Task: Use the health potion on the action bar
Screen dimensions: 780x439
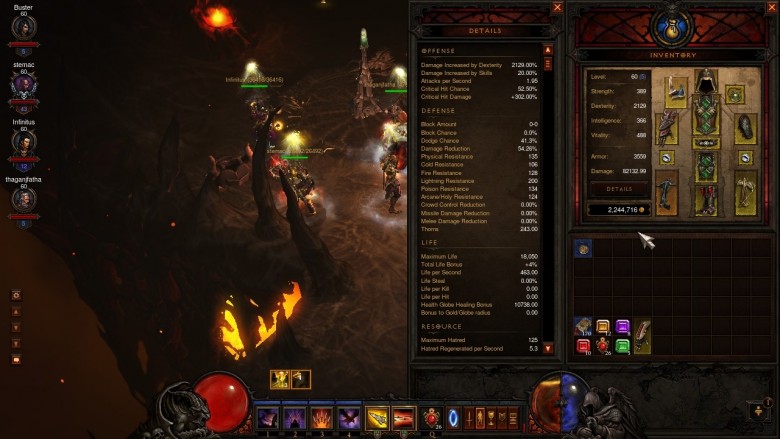Action: 432,417
